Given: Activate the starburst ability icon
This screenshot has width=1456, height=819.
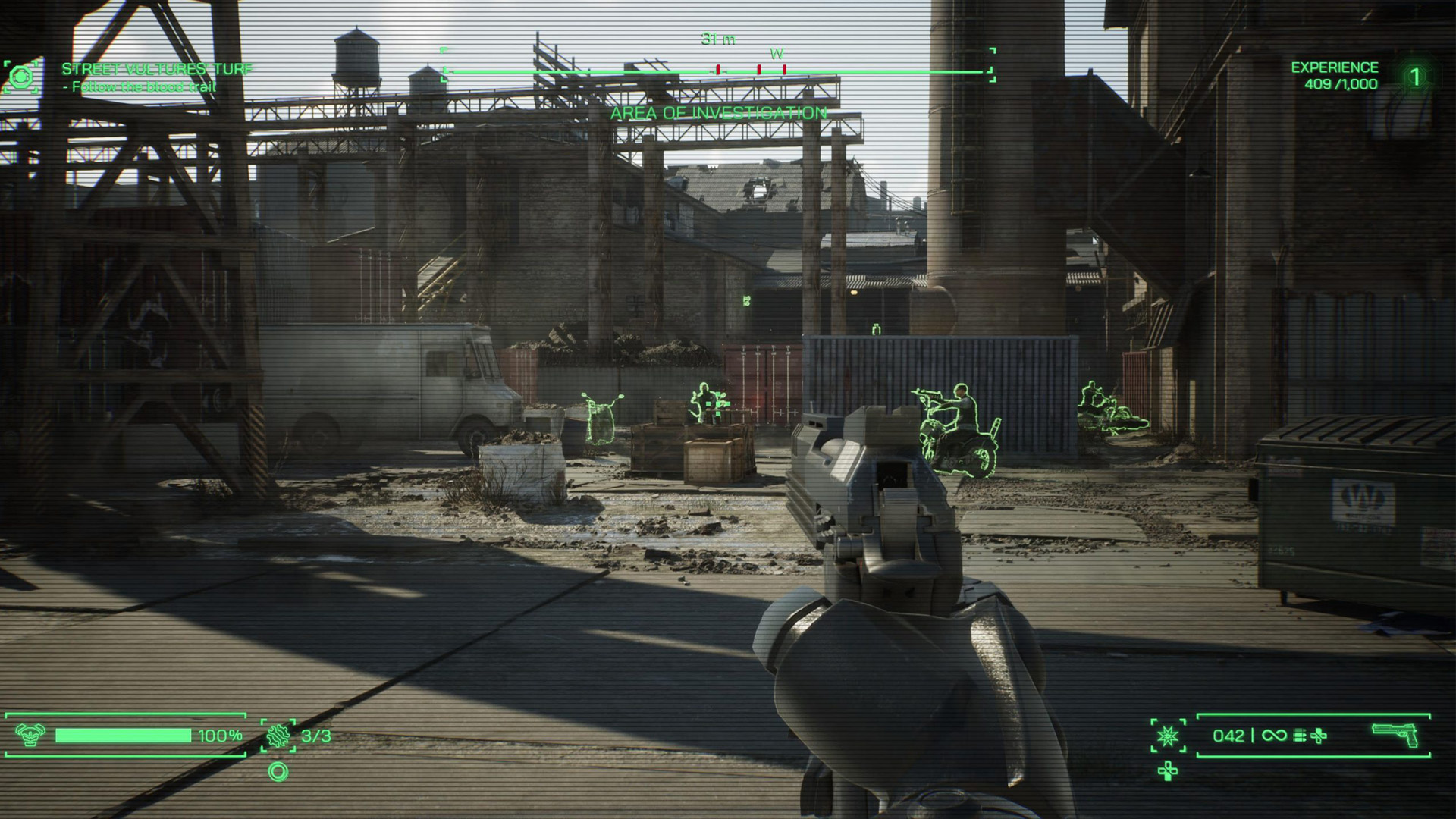Looking at the screenshot, I should [1168, 736].
